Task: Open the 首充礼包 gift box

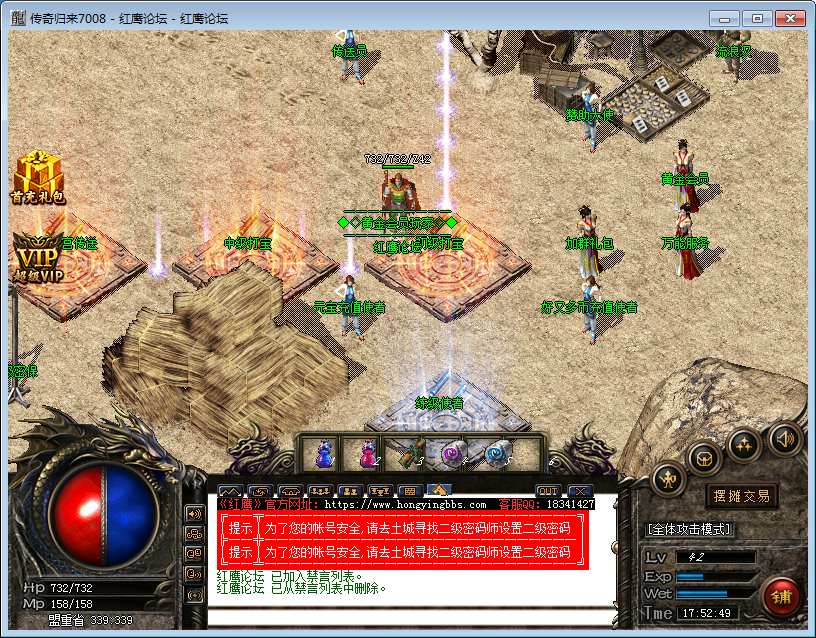Action: [x=38, y=178]
